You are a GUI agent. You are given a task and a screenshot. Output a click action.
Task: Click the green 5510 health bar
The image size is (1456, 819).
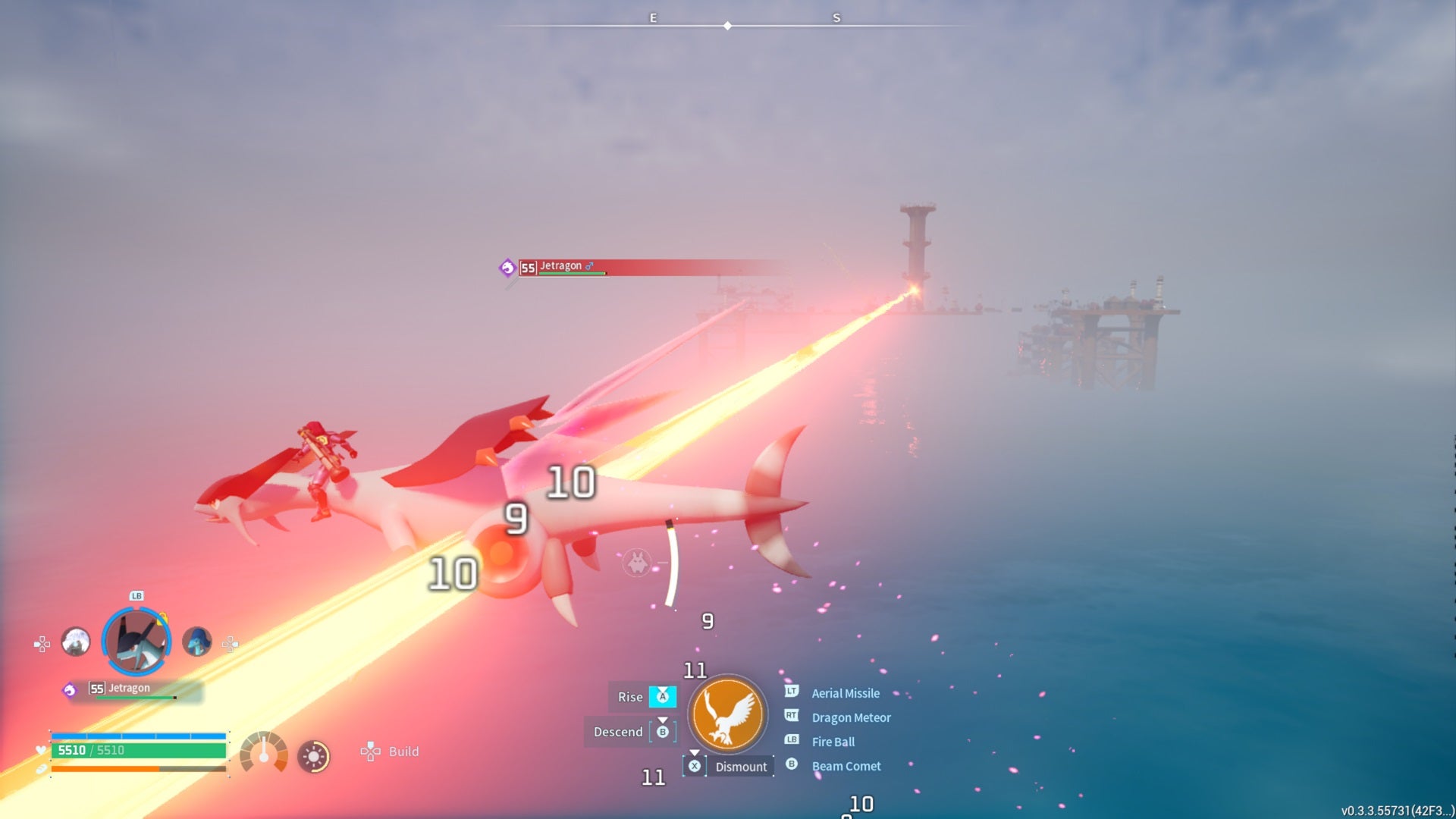(138, 749)
